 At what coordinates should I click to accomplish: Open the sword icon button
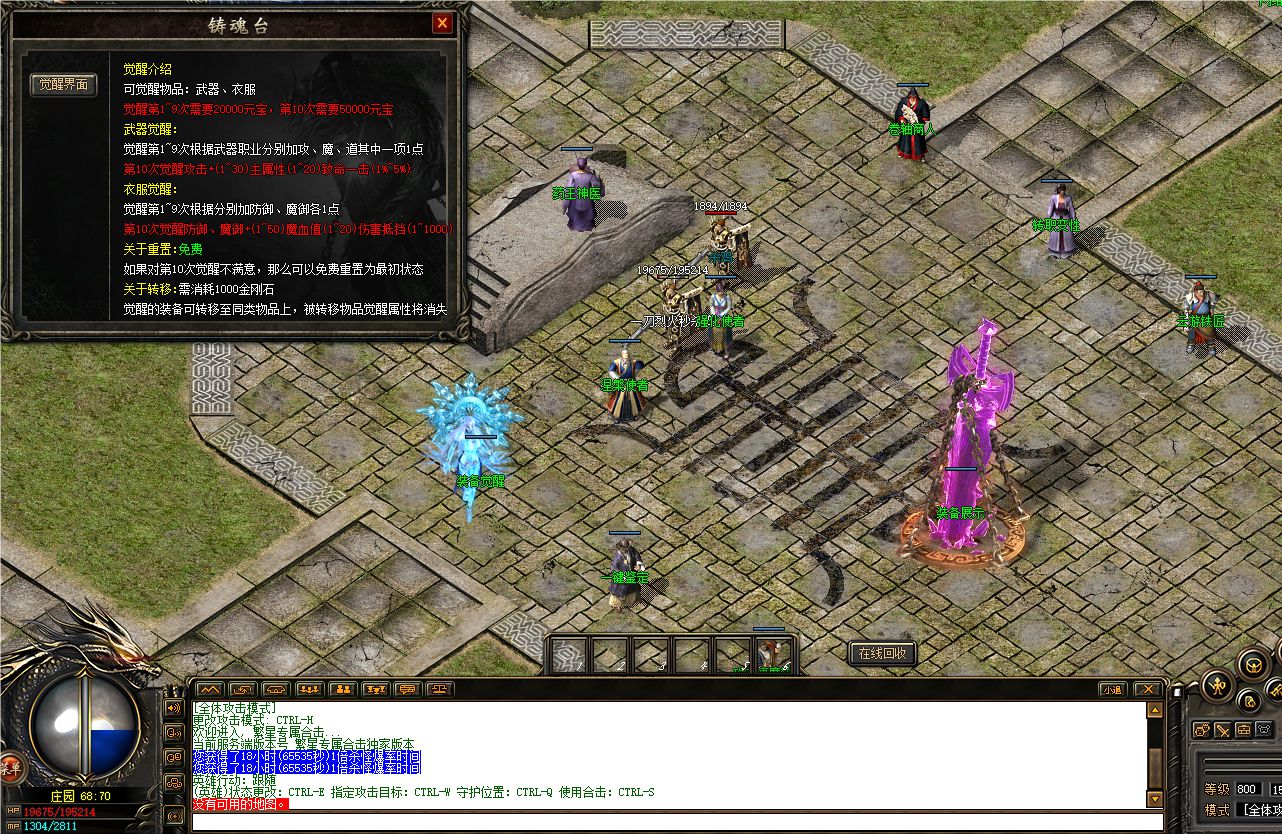point(1223,729)
